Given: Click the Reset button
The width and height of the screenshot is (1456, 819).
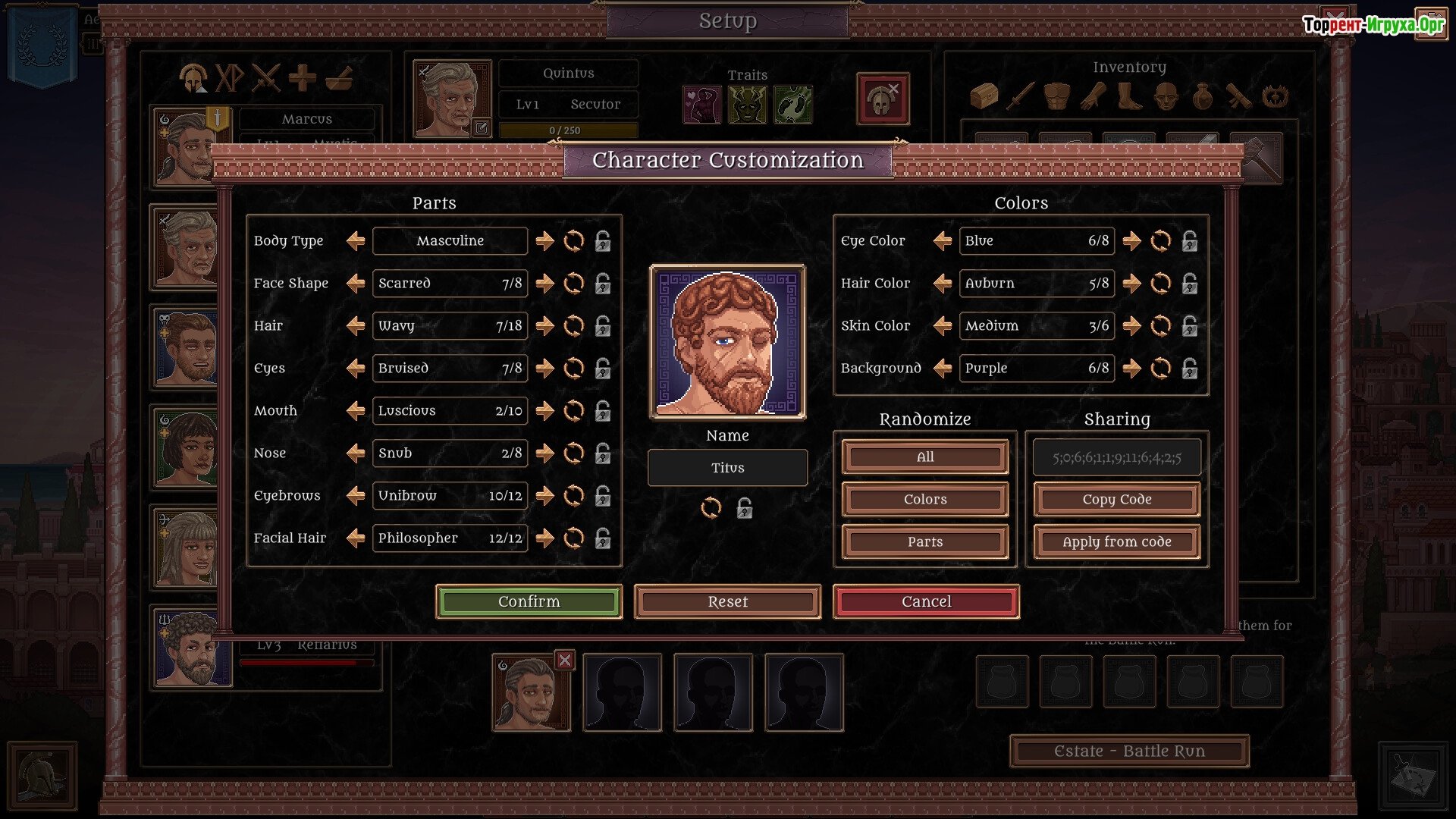Looking at the screenshot, I should coord(727,601).
